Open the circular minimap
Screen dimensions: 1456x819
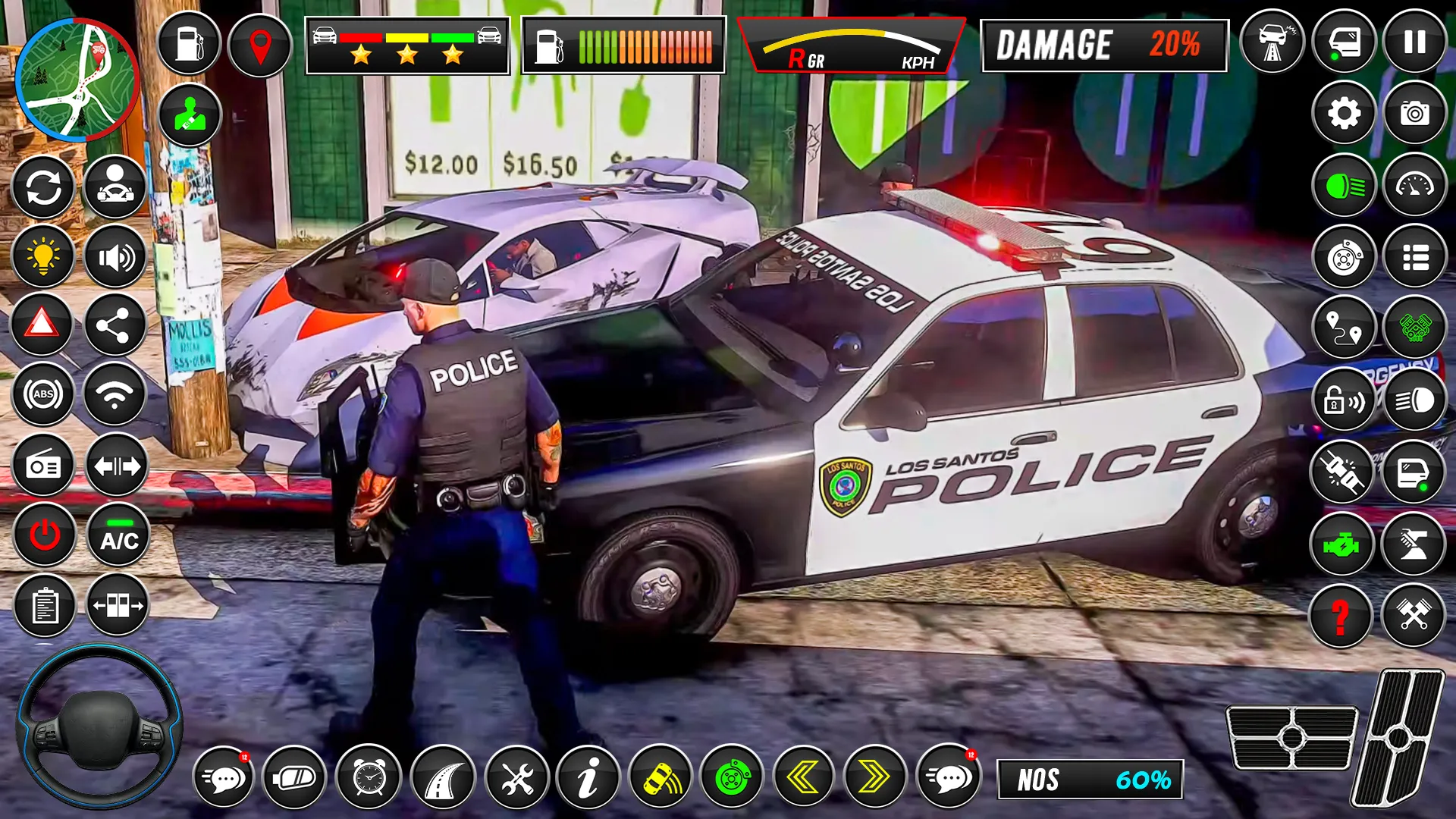(77, 80)
